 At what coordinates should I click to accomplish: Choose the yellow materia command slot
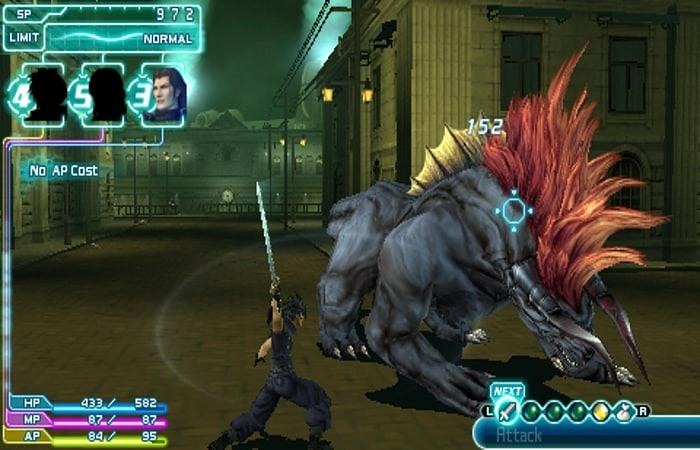click(602, 410)
